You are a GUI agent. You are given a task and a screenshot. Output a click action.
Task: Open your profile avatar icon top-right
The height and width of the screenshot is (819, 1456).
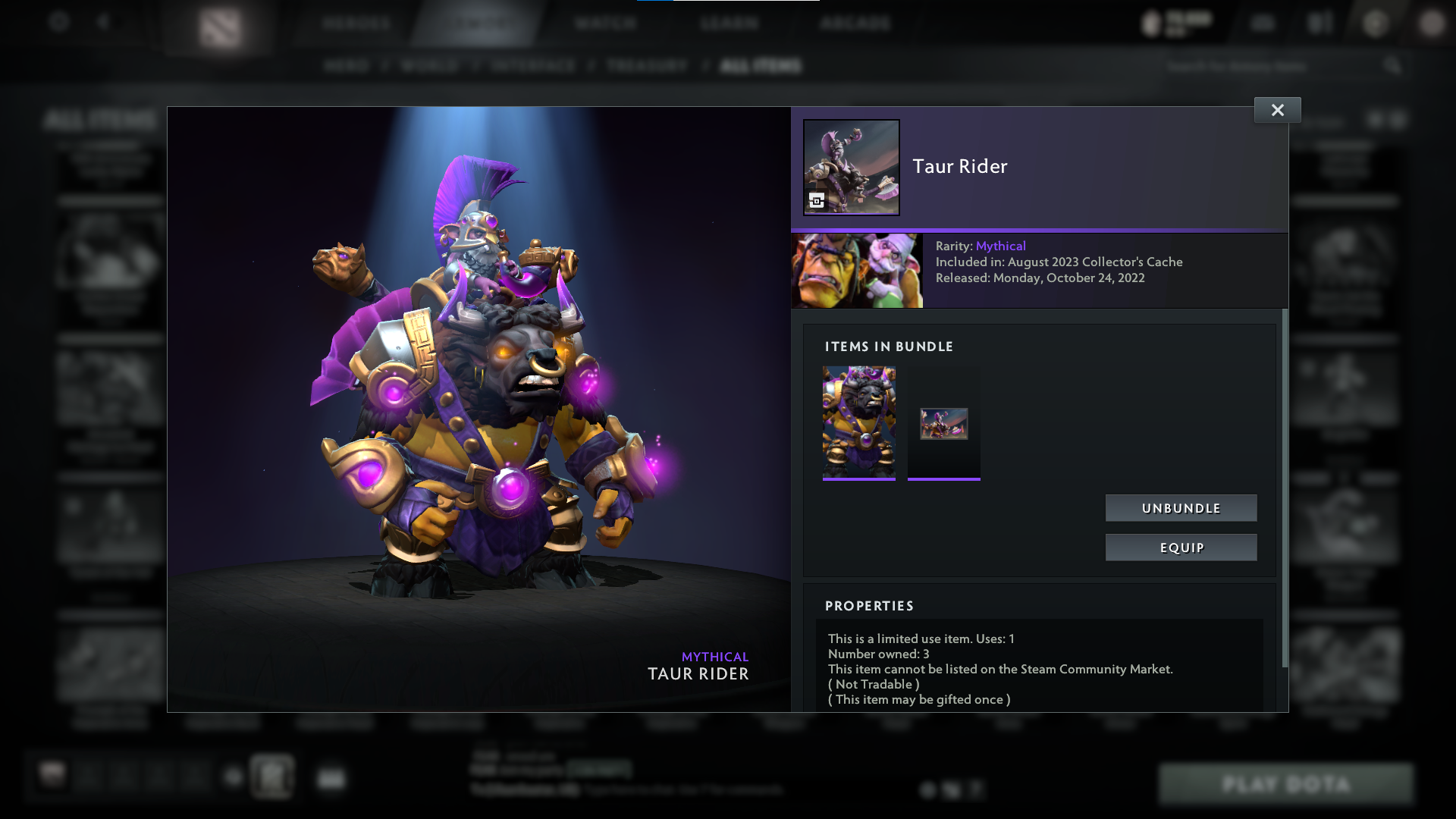pyautogui.click(x=1432, y=23)
